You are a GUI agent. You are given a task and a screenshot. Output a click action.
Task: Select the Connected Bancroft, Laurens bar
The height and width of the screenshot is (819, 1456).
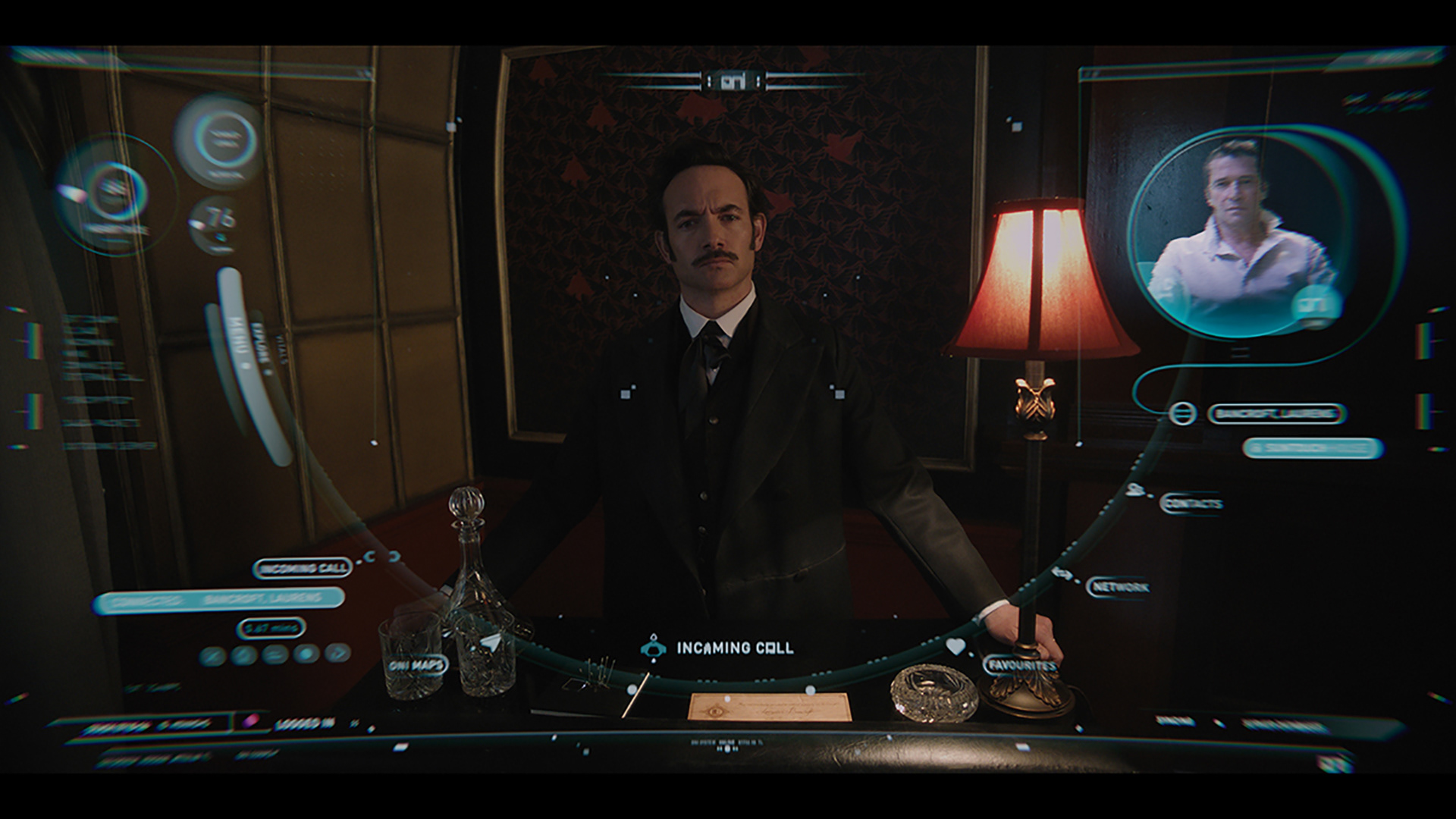point(218,600)
